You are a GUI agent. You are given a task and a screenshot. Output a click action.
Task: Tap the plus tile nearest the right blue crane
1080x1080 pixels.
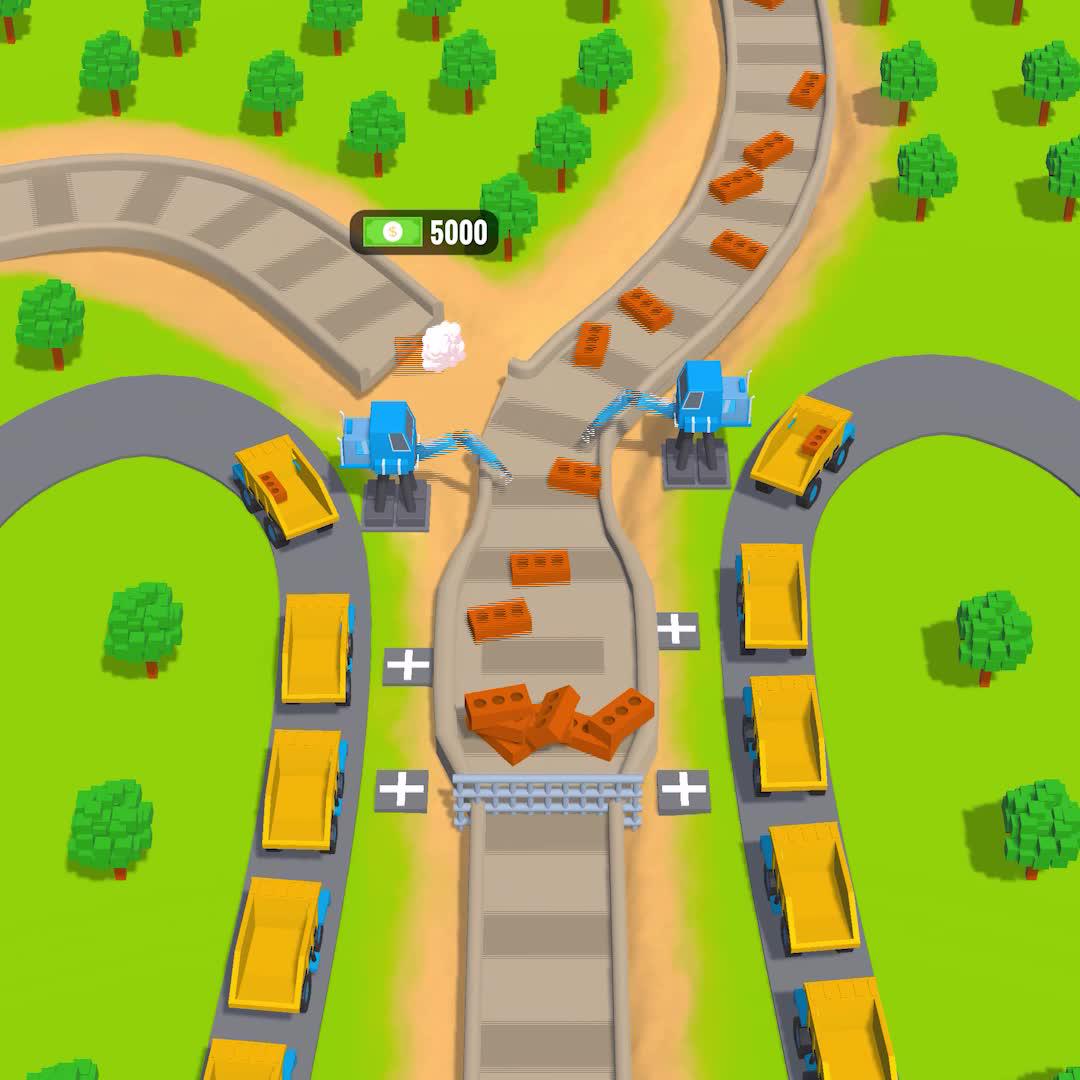tap(677, 630)
